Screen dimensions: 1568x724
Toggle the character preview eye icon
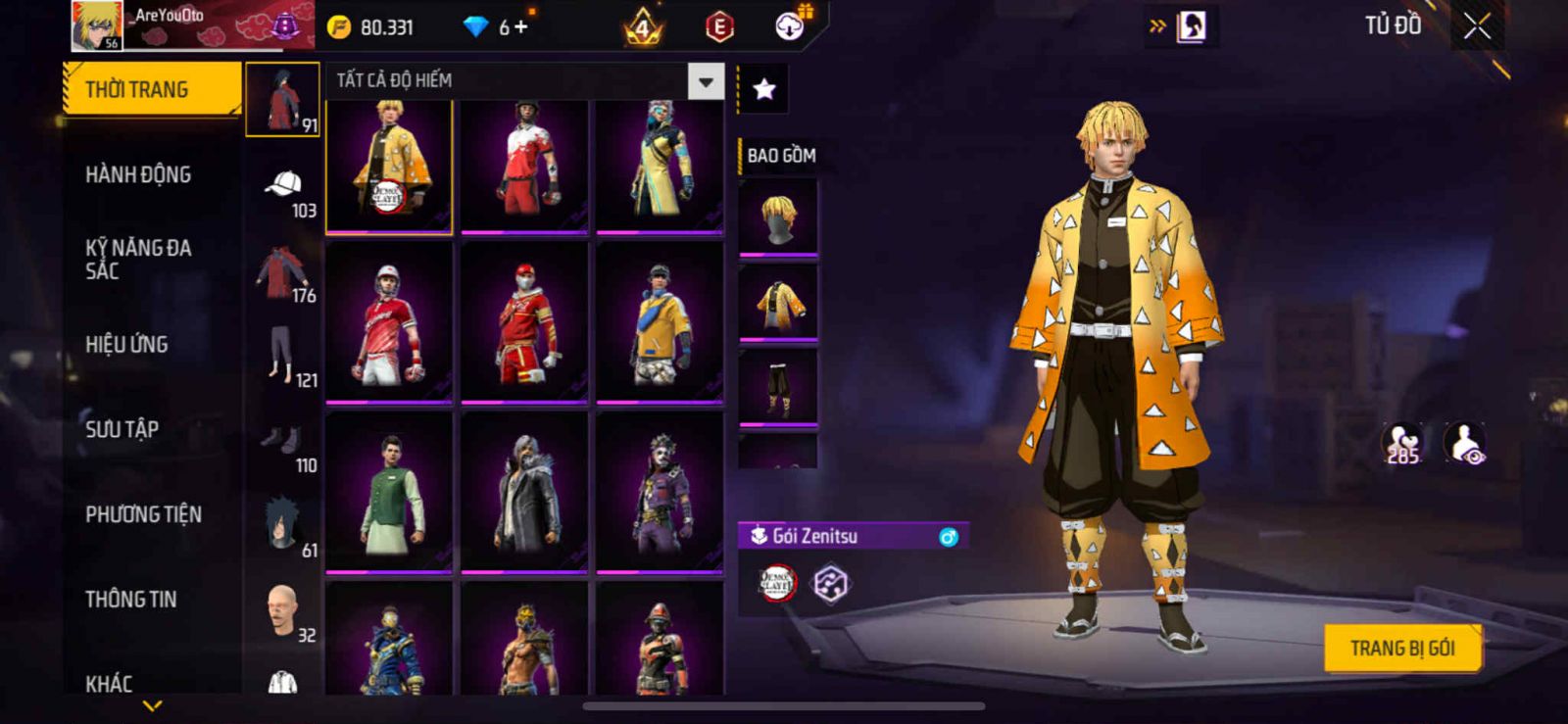pyautogui.click(x=1465, y=444)
